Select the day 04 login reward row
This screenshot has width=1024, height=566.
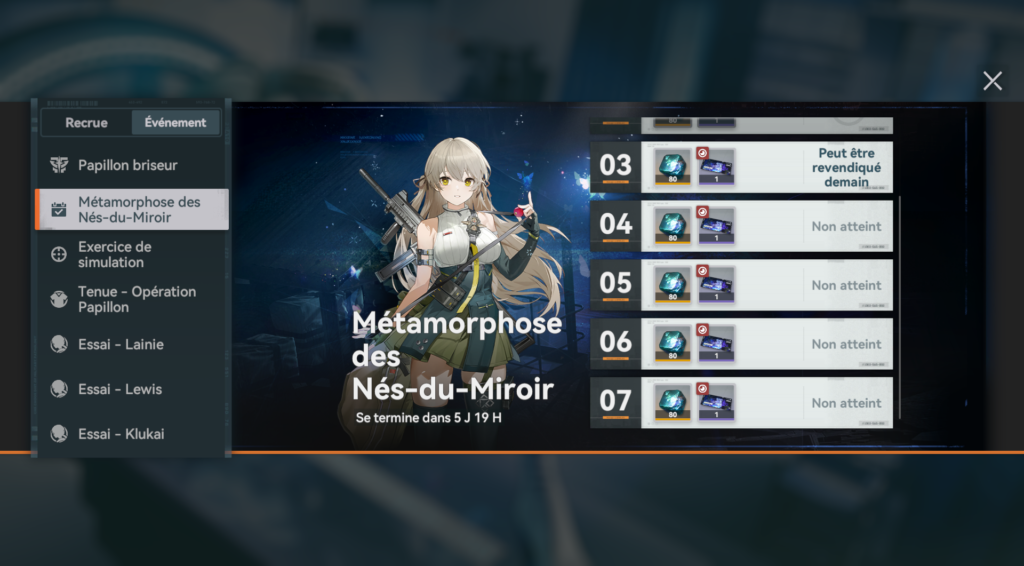[741, 226]
